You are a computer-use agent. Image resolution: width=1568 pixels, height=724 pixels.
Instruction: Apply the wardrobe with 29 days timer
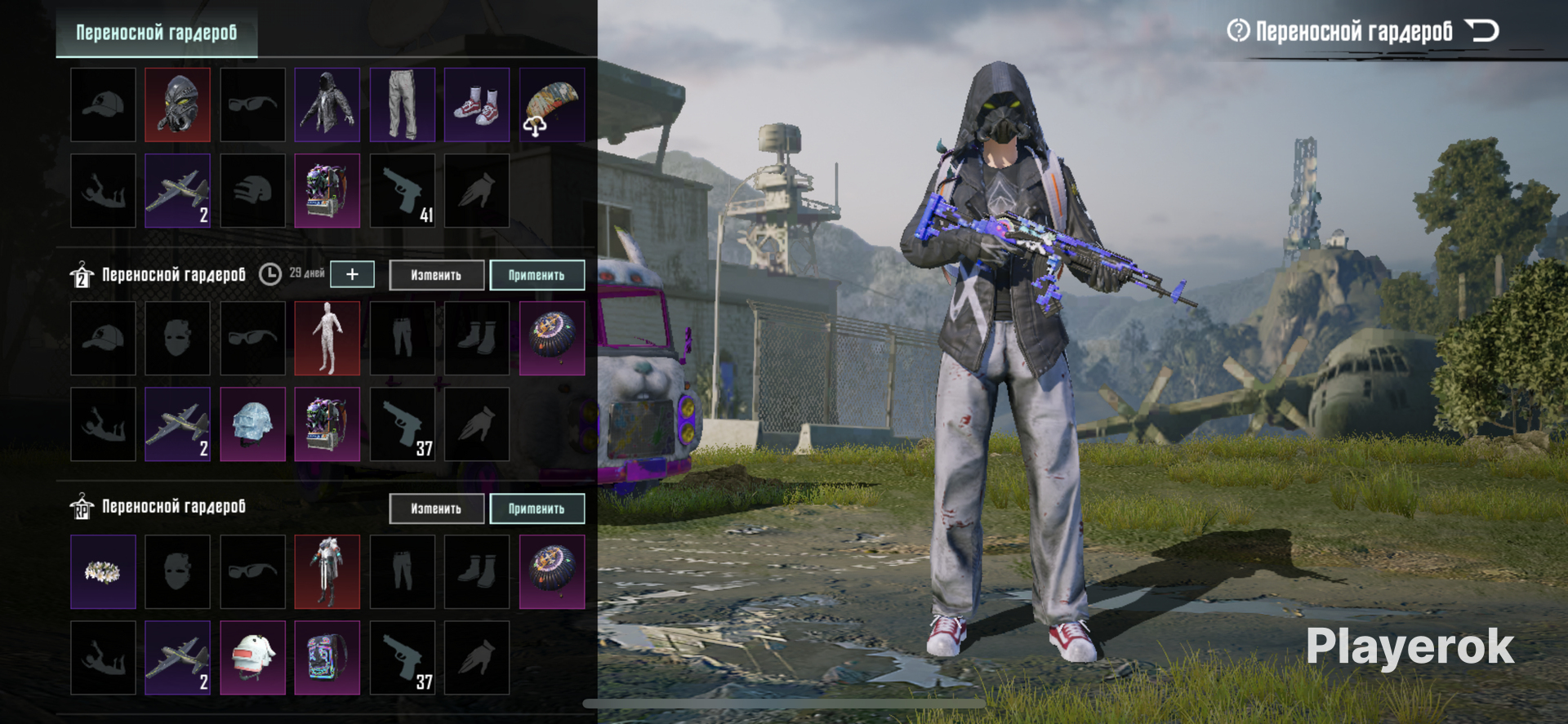(537, 275)
